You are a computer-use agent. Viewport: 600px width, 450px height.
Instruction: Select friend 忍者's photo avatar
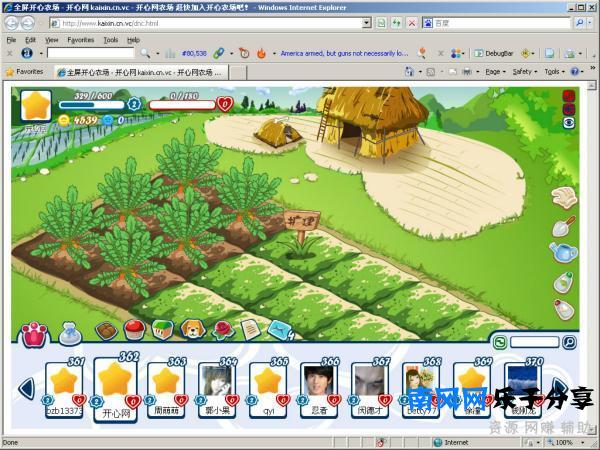tap(319, 383)
